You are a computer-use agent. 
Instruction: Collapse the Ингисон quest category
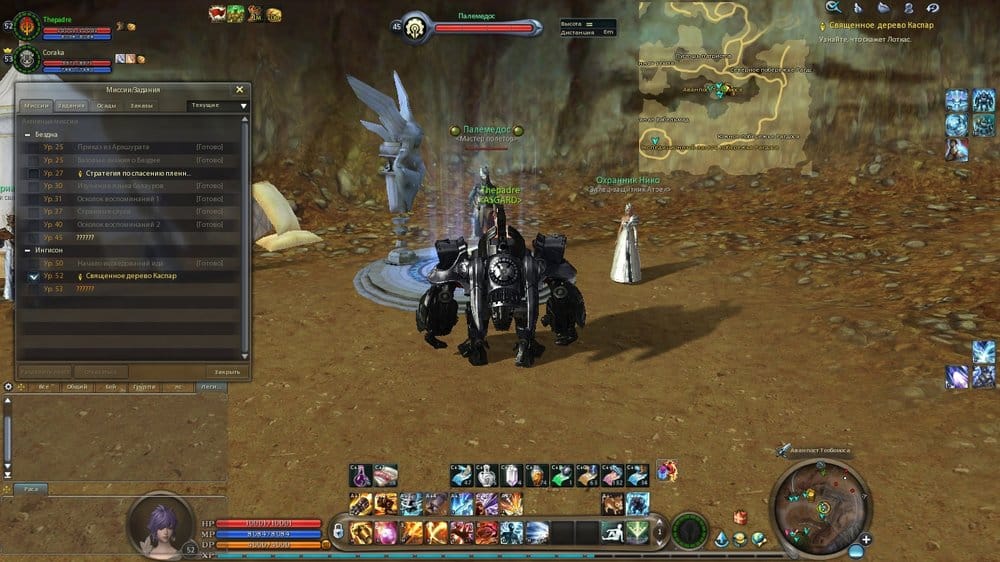(27, 250)
